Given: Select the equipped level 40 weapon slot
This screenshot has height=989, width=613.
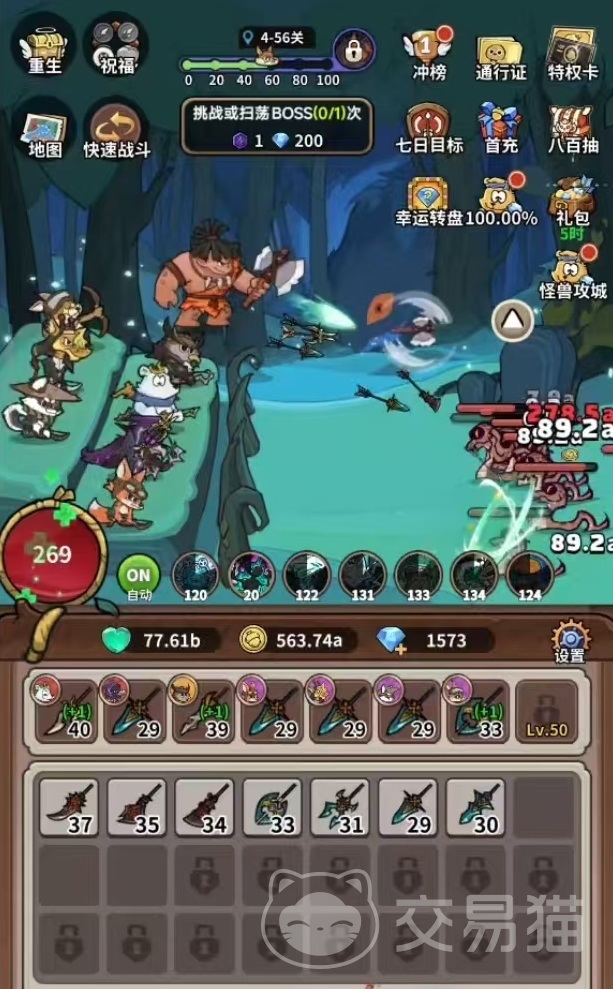Looking at the screenshot, I should pyautogui.click(x=65, y=712).
